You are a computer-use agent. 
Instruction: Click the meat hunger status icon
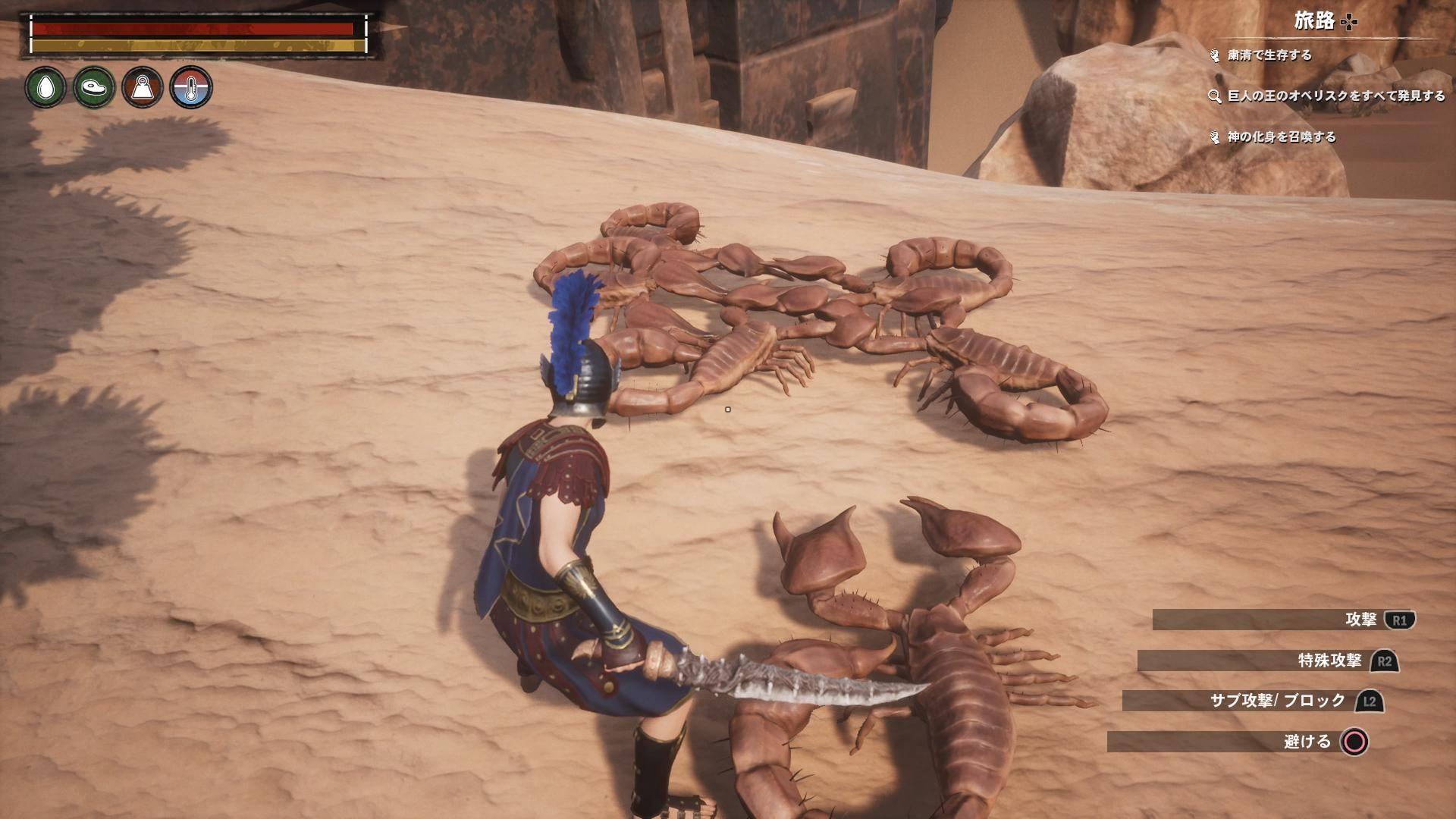pos(94,87)
